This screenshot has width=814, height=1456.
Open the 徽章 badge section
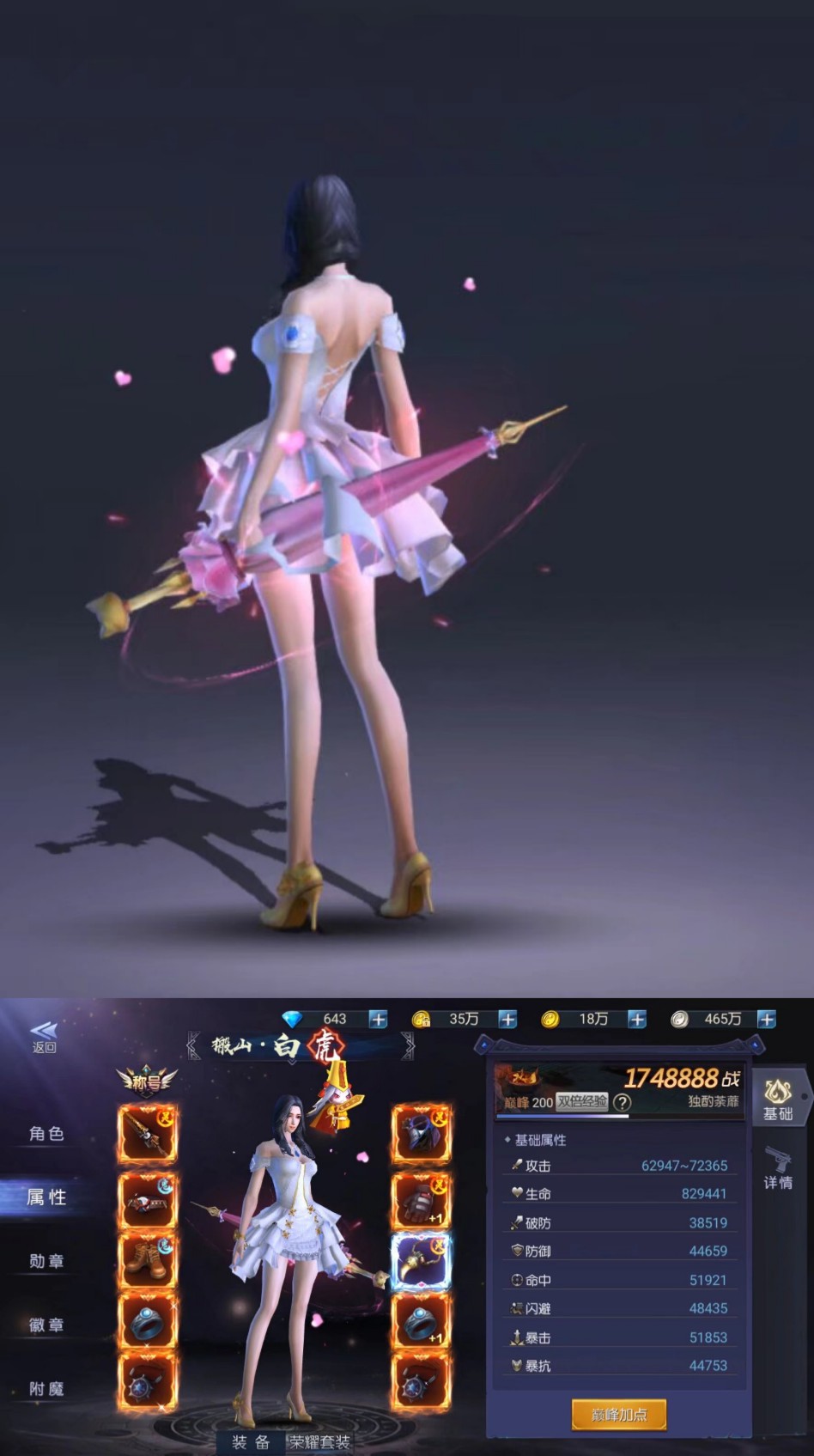46,1325
